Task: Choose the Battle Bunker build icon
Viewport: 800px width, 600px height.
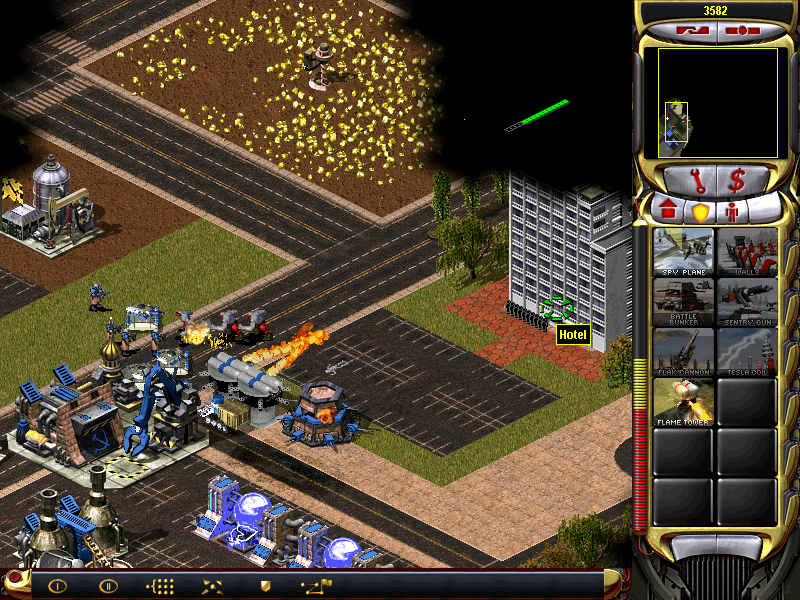Action: [x=683, y=302]
